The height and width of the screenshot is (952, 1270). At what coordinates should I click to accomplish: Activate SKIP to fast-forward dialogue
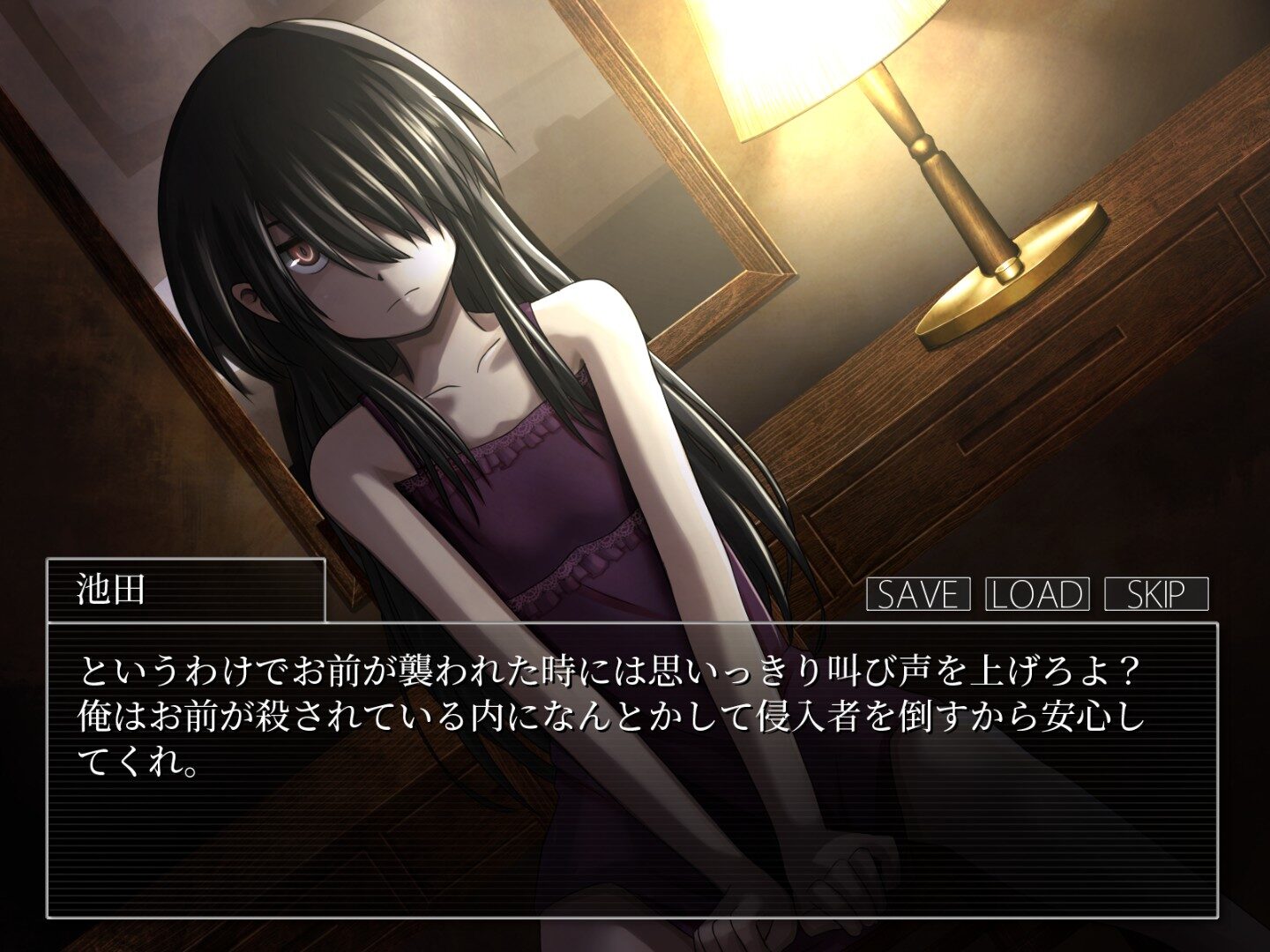pos(1156,594)
